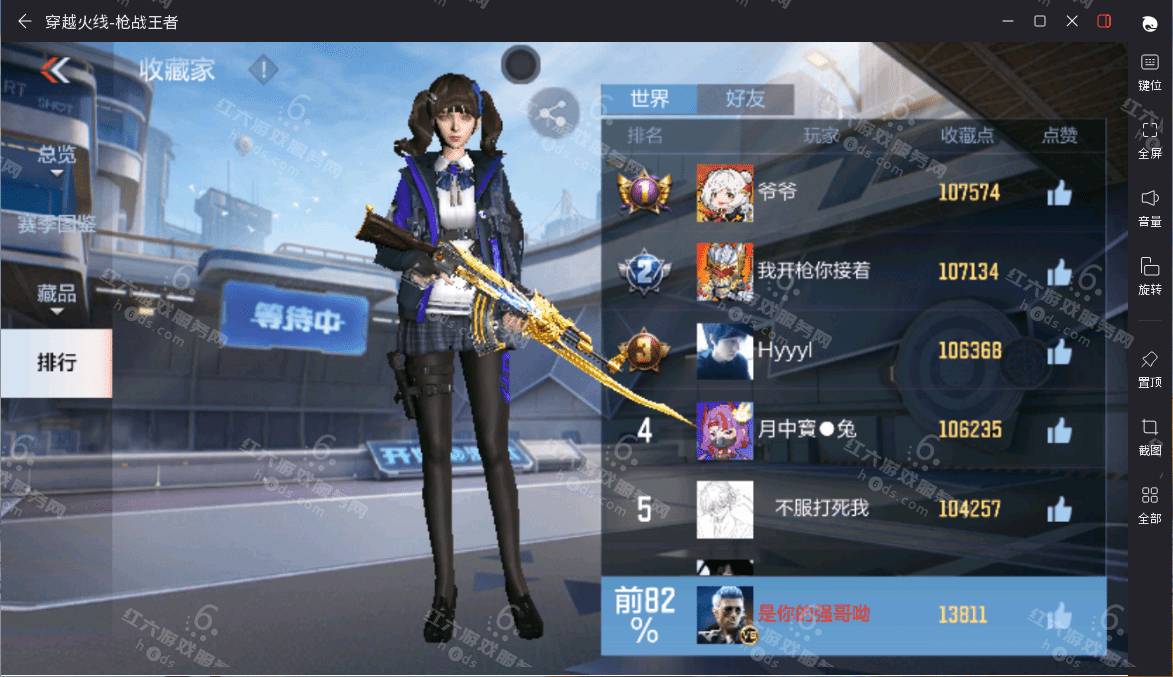1173x677 pixels.
Task: Like the player 月中寳●兔
Action: [1059, 431]
